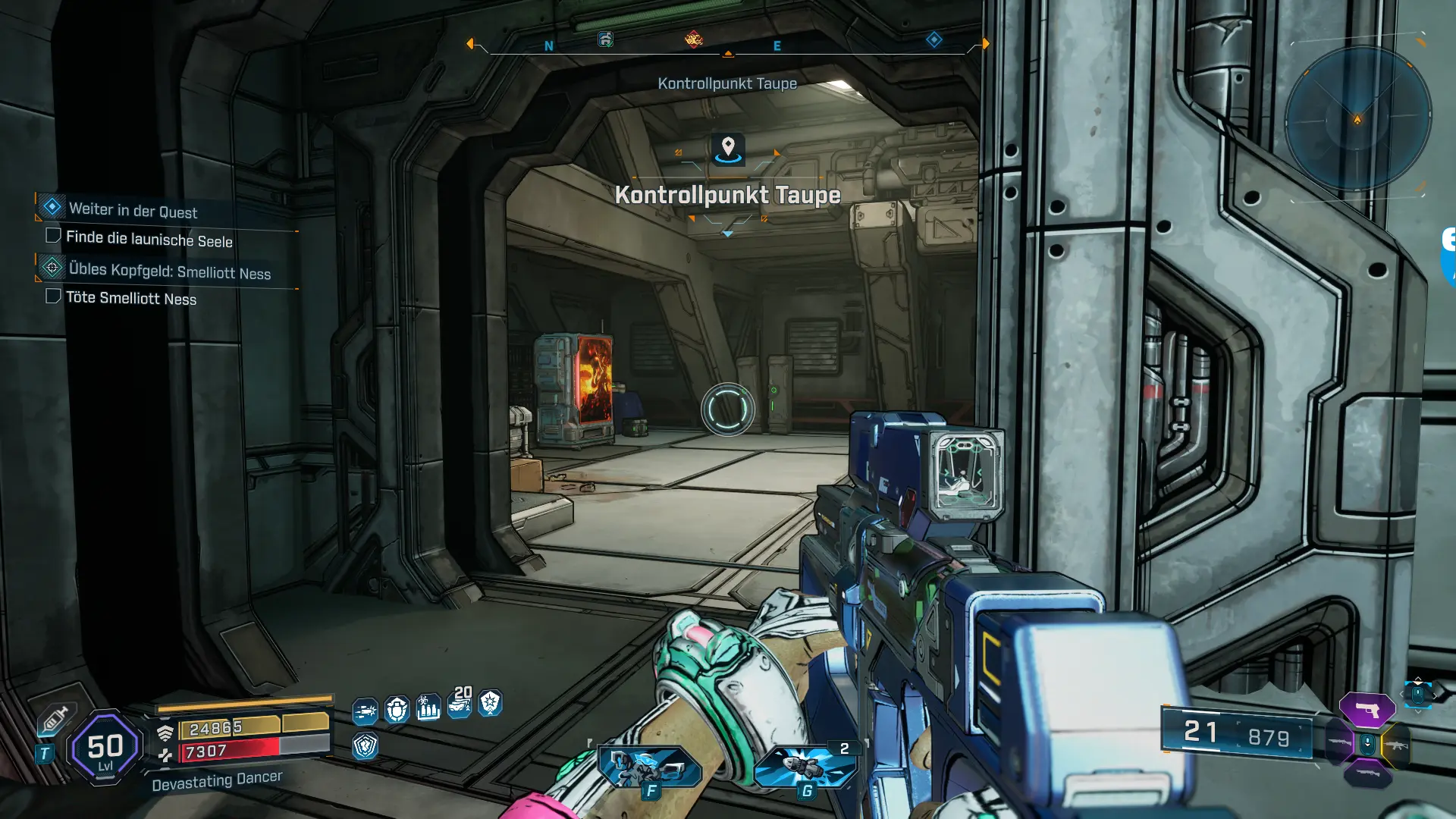Click the Kontrollpunkt Taupe waypoint pin icon
The width and height of the screenshot is (1456, 819).
click(x=728, y=148)
